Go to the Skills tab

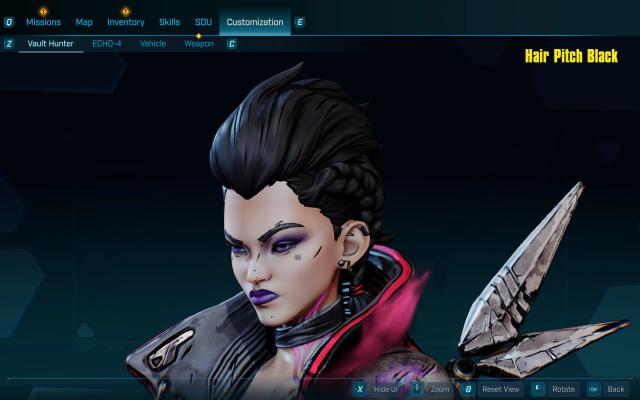170,22
